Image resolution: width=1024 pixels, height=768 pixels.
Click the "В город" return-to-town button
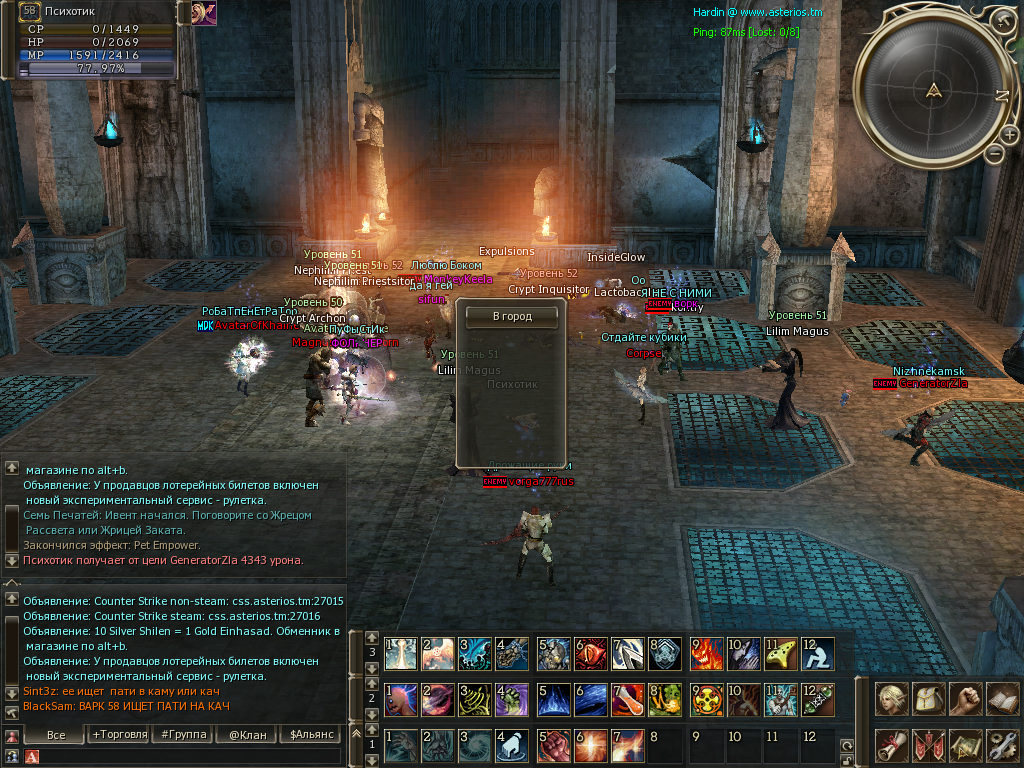(512, 316)
